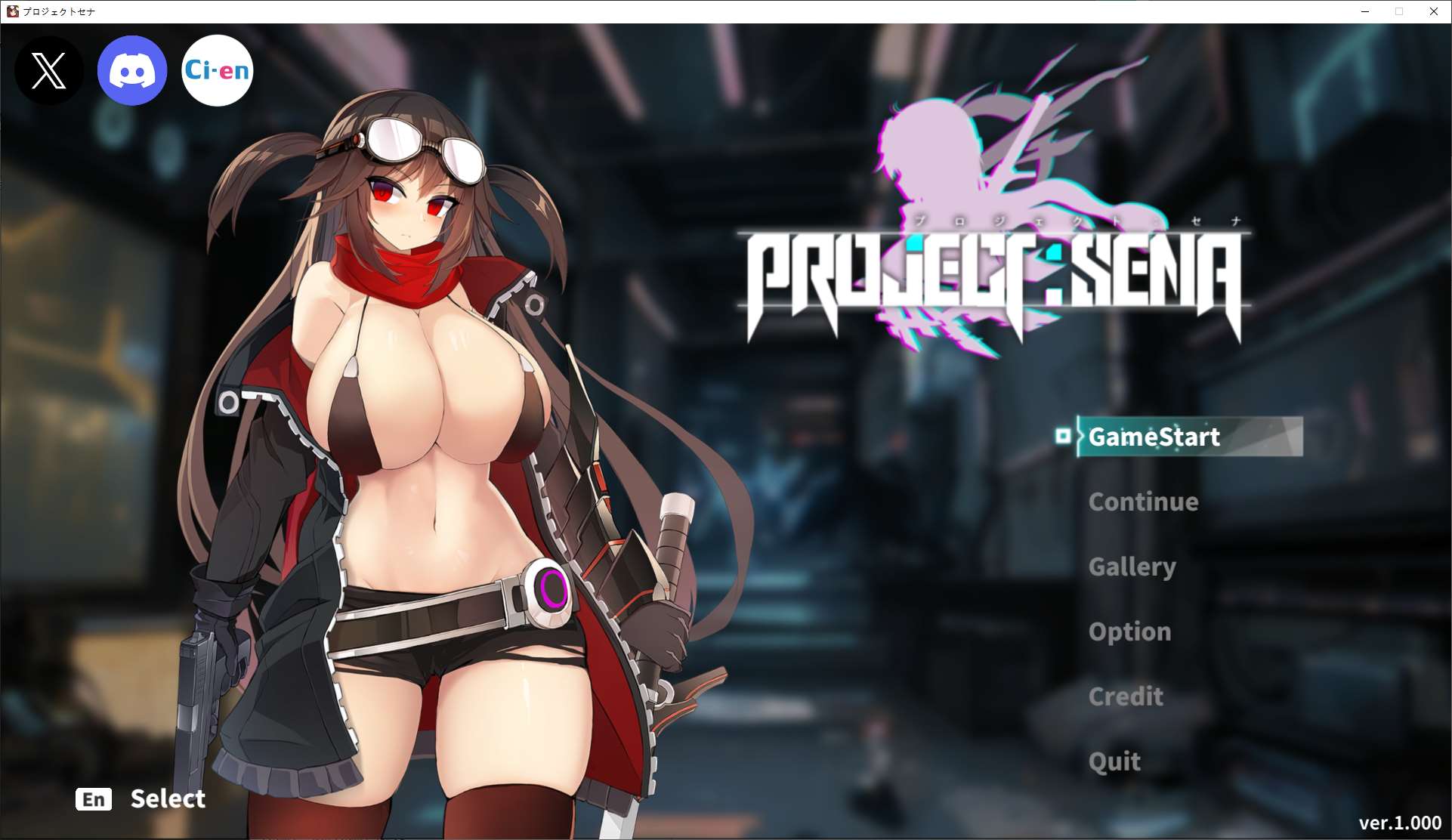Choose Credit from the main menu
Screen dimensions: 1452x840
click(x=1125, y=696)
